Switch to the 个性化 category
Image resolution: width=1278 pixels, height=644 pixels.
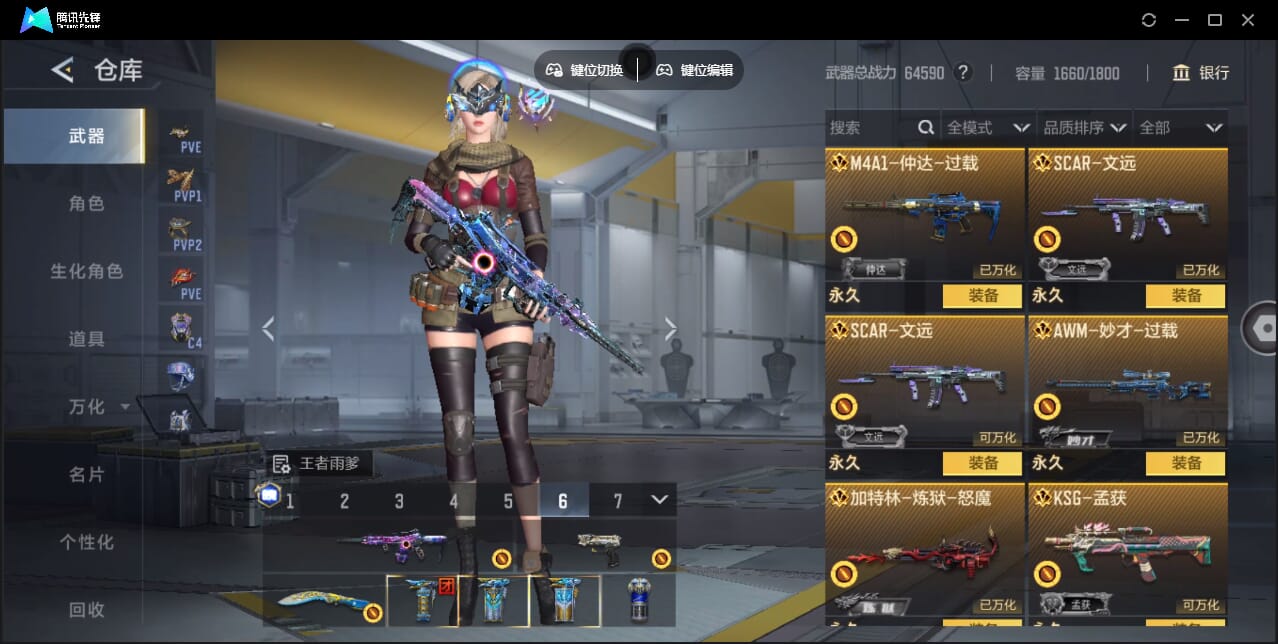pos(86,542)
